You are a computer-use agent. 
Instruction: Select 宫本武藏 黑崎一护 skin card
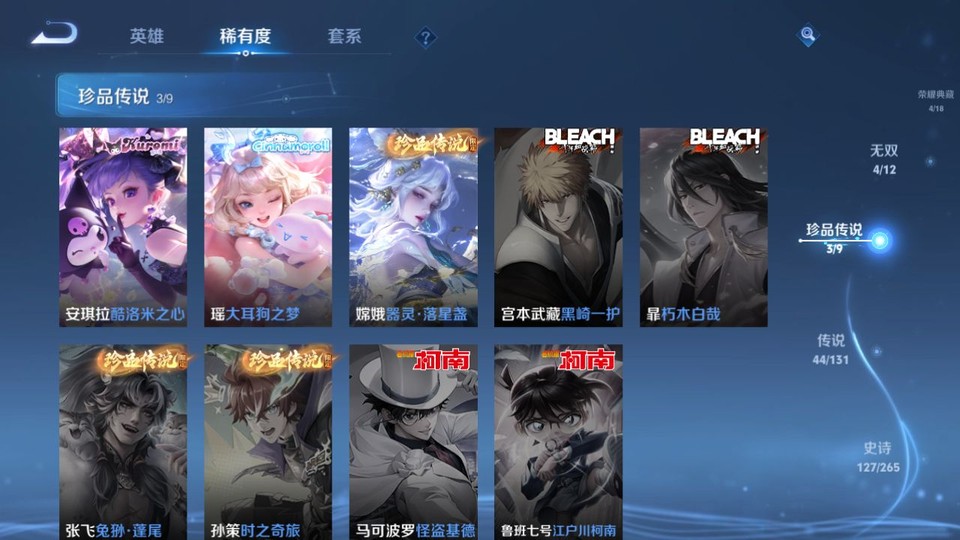[x=558, y=227]
